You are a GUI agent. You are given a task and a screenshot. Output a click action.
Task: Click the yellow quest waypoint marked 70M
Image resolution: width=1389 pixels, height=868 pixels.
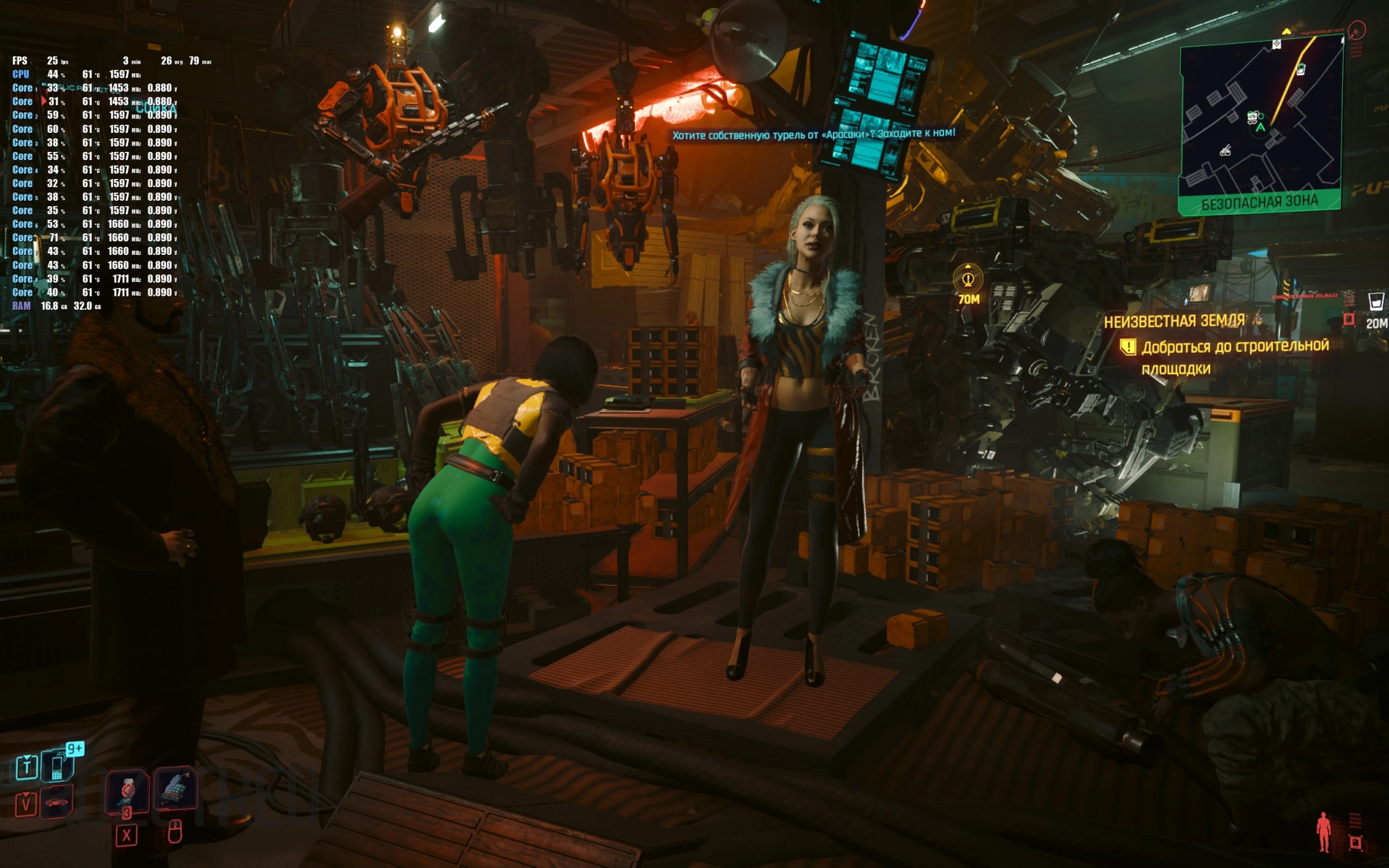968,279
